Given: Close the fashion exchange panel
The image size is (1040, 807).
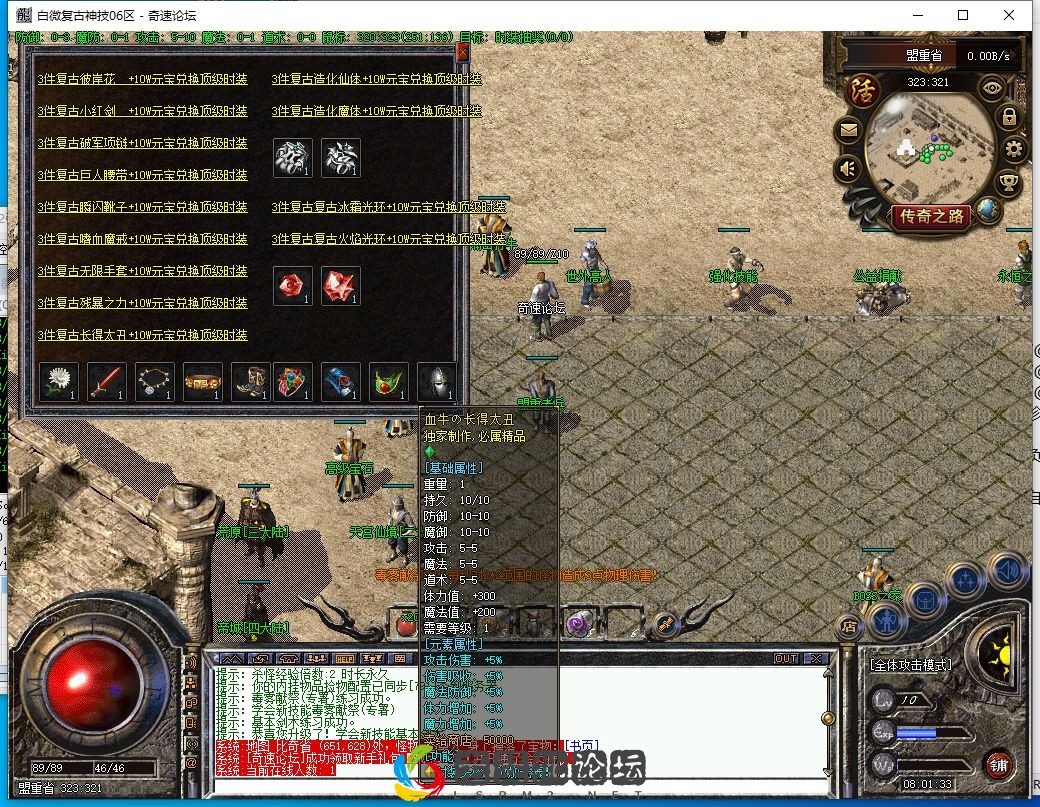Looking at the screenshot, I should click(462, 53).
